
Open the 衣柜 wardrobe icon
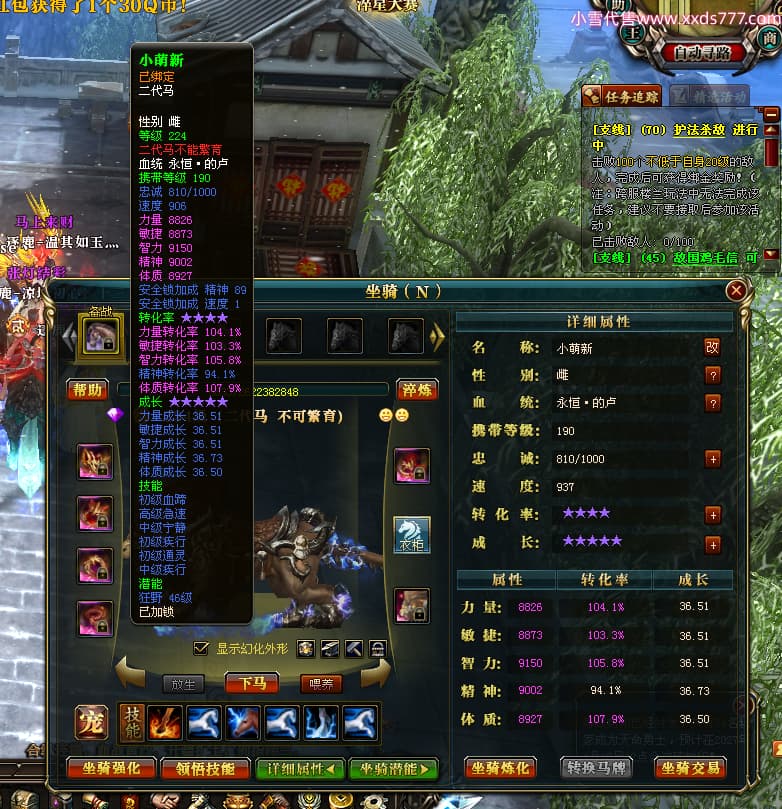coord(412,535)
